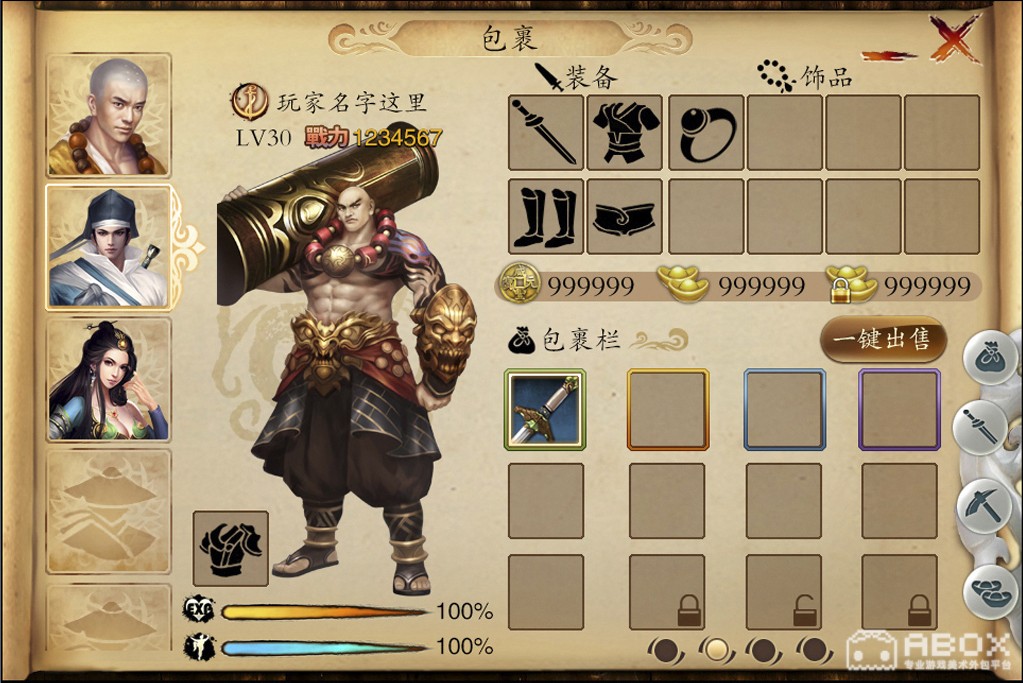Activate the 一键出售 sell-all button
This screenshot has width=1023, height=683.
click(x=882, y=340)
